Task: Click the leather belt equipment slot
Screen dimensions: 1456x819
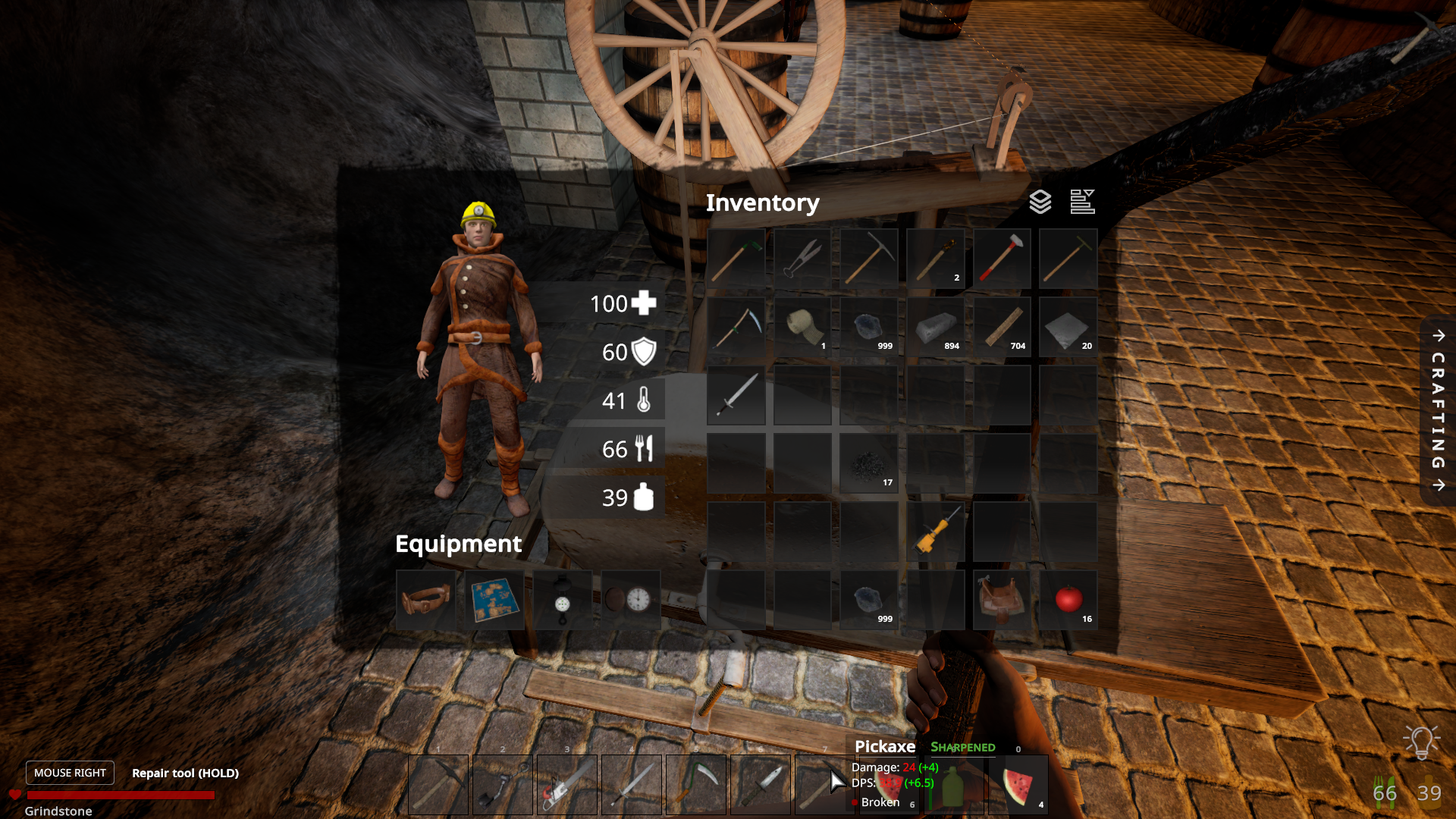Action: 425,601
